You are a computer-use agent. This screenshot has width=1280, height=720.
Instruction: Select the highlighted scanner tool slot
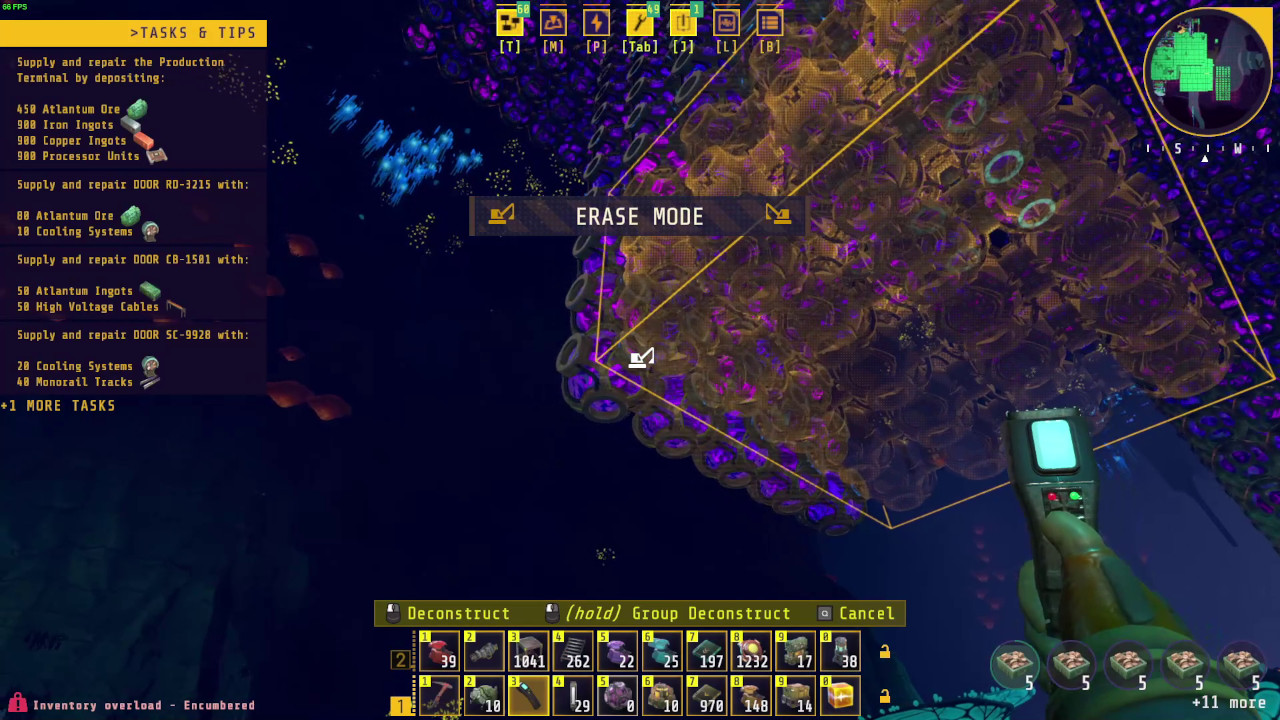tap(527, 696)
